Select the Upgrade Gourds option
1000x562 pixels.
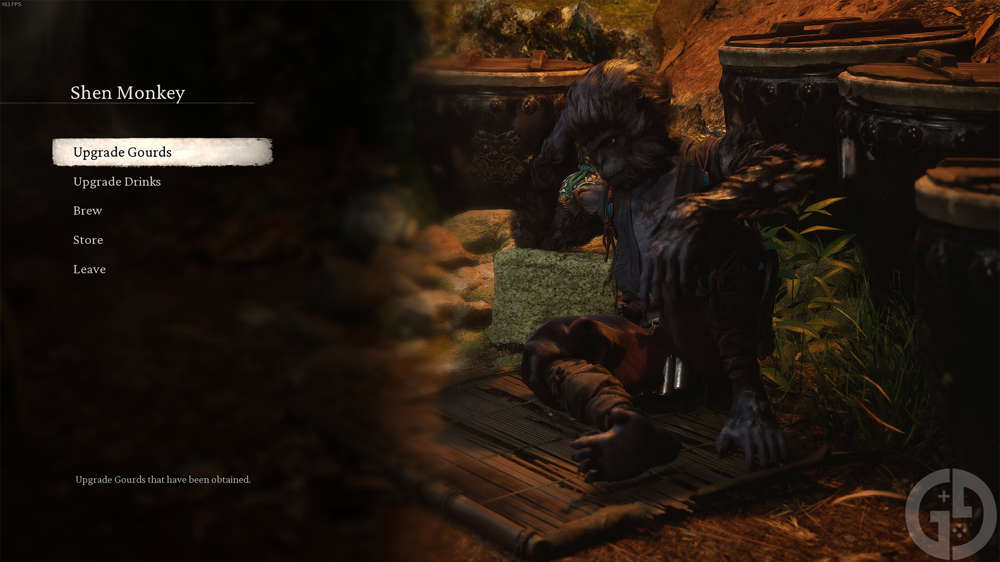(x=122, y=152)
